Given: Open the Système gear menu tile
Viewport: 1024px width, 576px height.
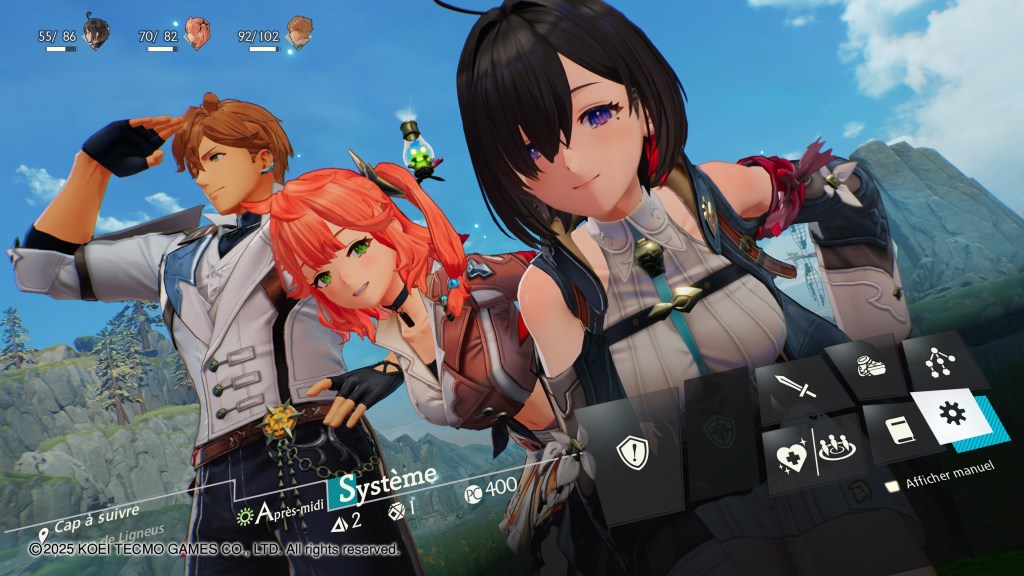Looking at the screenshot, I should (x=953, y=415).
